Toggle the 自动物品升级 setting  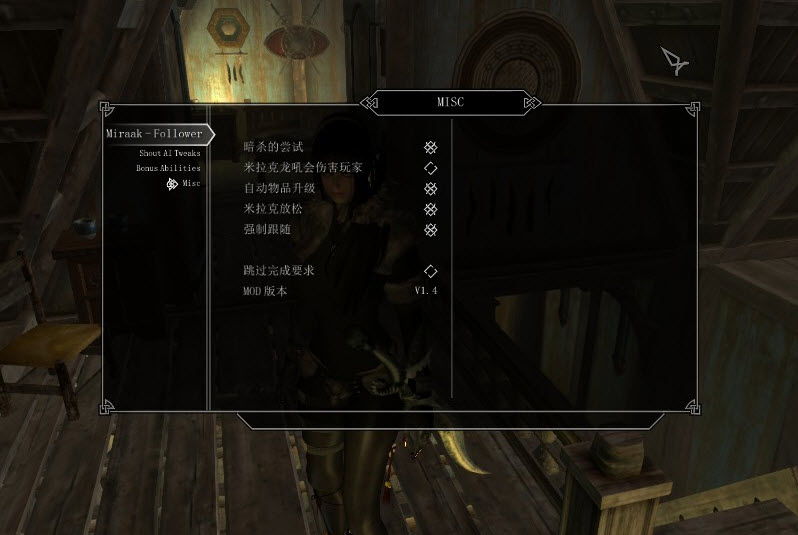430,189
